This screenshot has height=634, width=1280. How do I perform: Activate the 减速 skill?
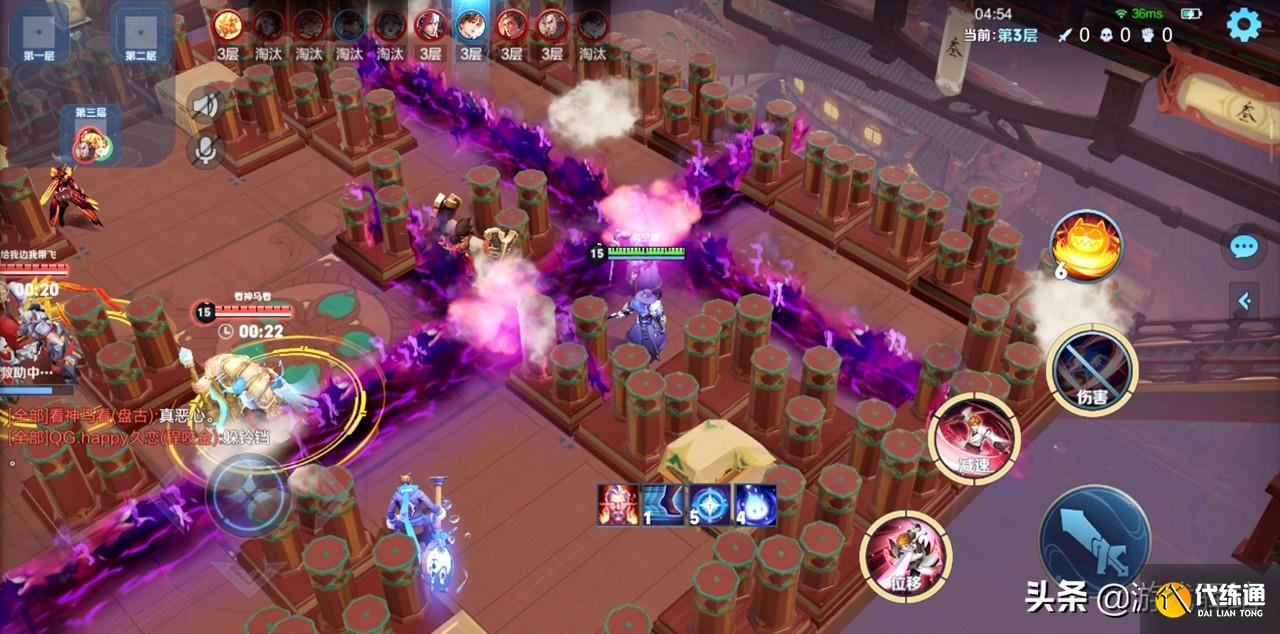[x=973, y=437]
